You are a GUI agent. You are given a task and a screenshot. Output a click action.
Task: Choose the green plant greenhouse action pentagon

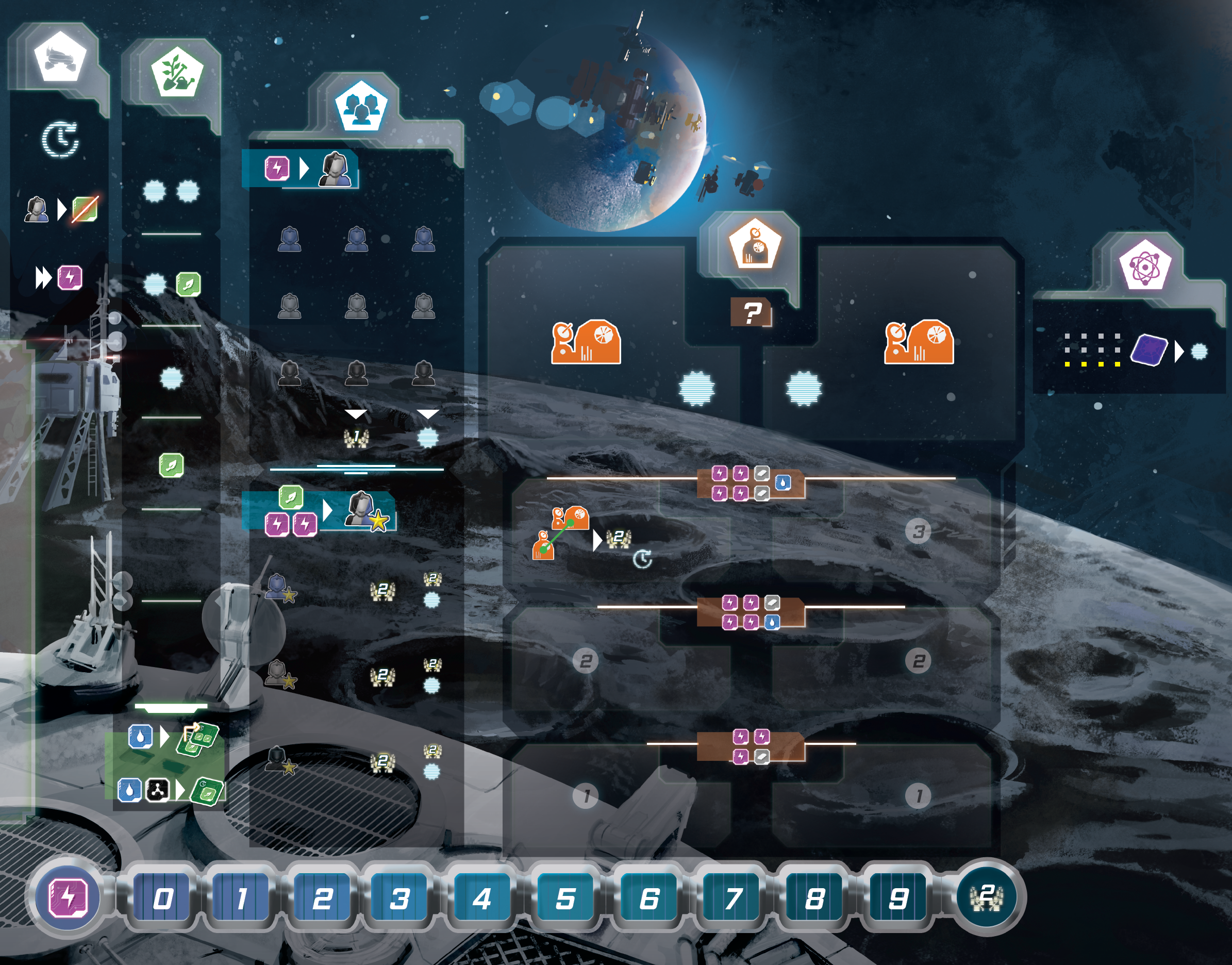click(177, 72)
